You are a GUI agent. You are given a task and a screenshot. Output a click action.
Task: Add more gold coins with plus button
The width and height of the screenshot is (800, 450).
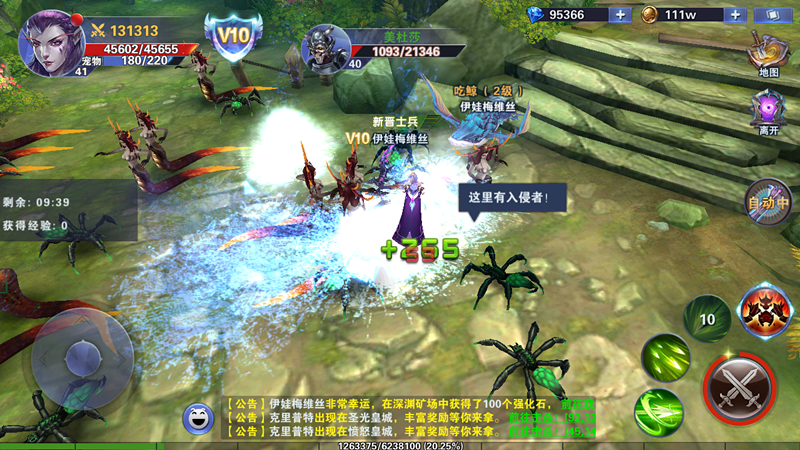735,14
